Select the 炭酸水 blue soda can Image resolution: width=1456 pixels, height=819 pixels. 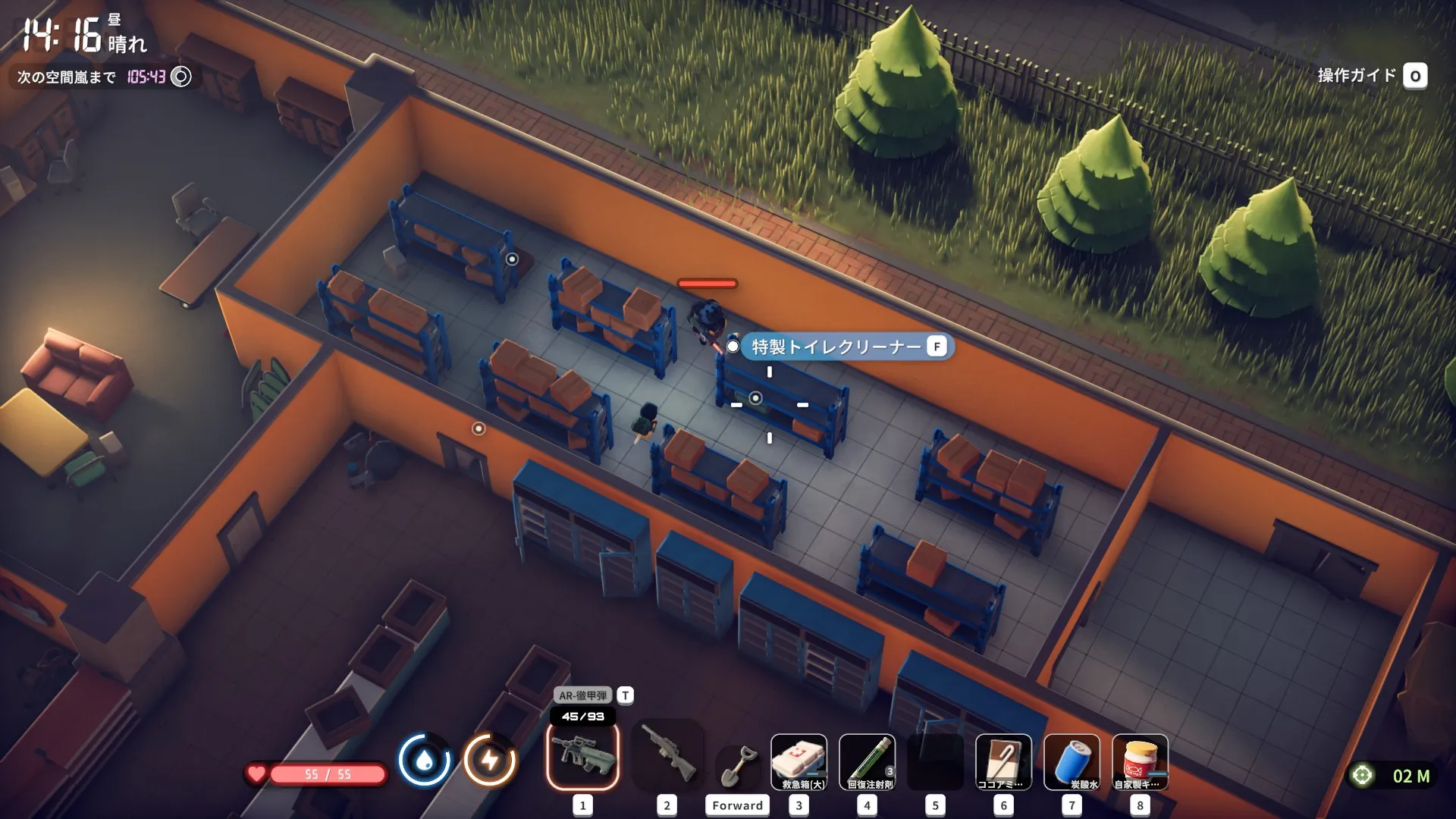1072,762
